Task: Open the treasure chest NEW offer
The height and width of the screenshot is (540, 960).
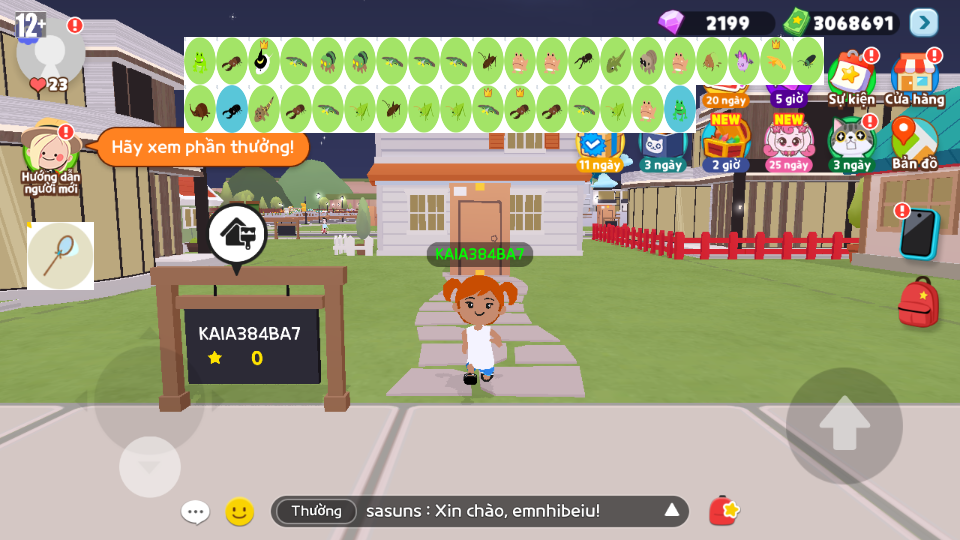Action: click(725, 142)
